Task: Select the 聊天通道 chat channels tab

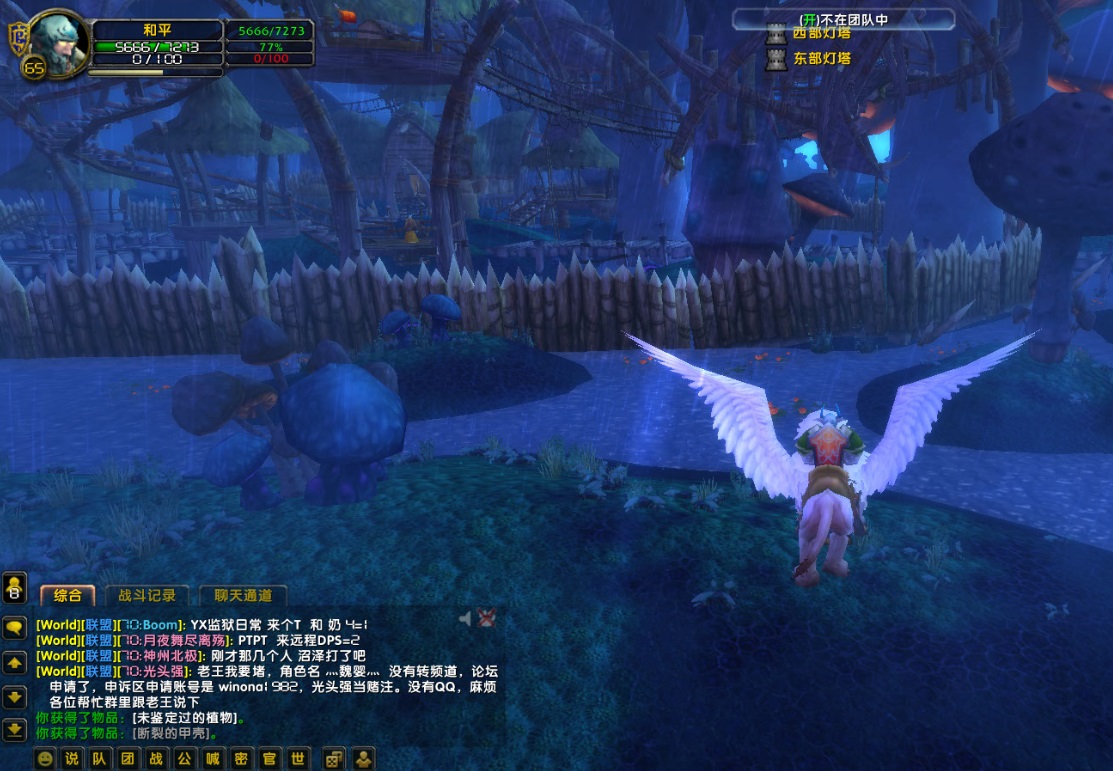Action: coord(243,595)
